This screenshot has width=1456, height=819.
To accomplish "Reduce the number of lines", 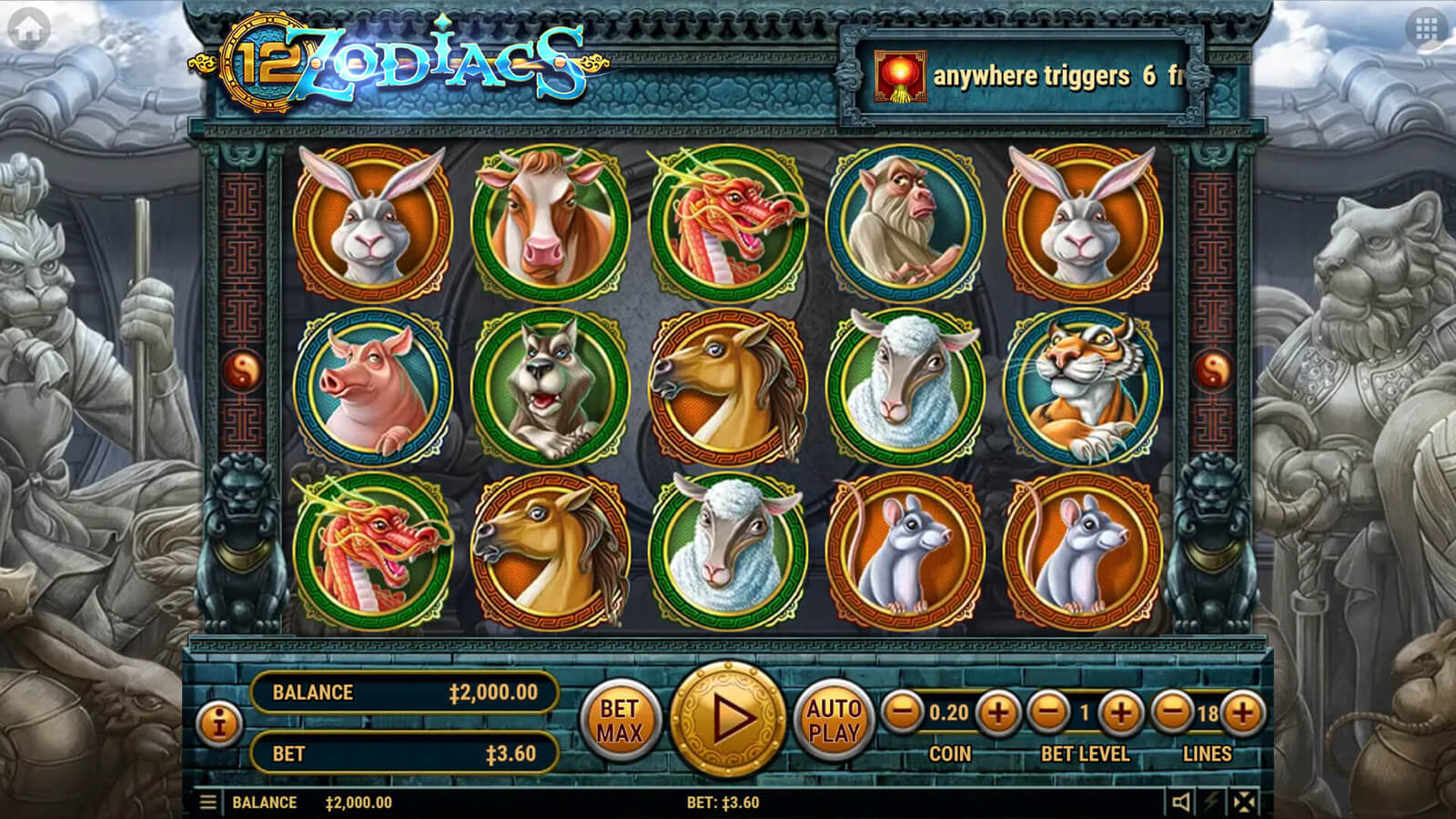I will 1172,713.
